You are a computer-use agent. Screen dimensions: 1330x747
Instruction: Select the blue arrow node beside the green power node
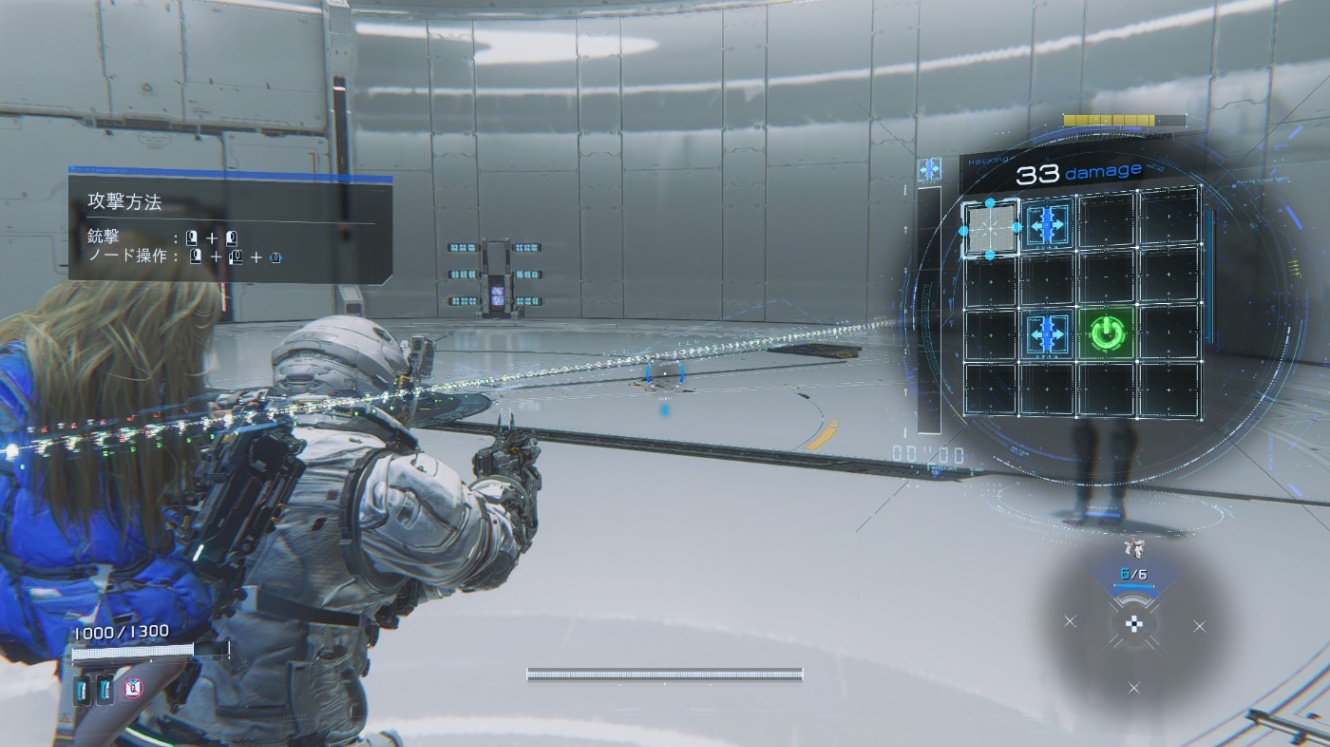(x=1048, y=333)
